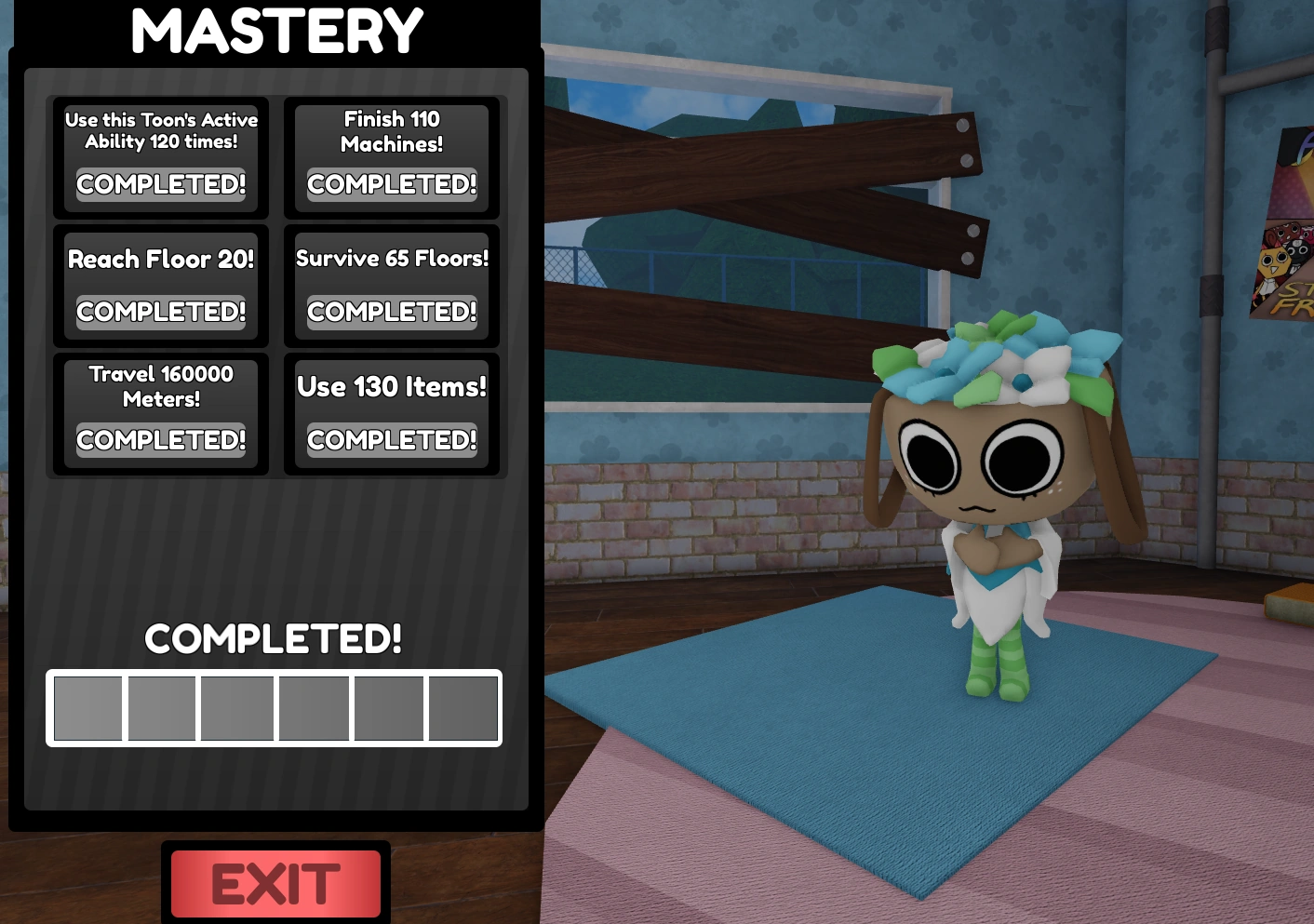This screenshot has width=1314, height=924.
Task: Expand the Travel 160000 Meters completion status
Action: pyautogui.click(x=160, y=439)
